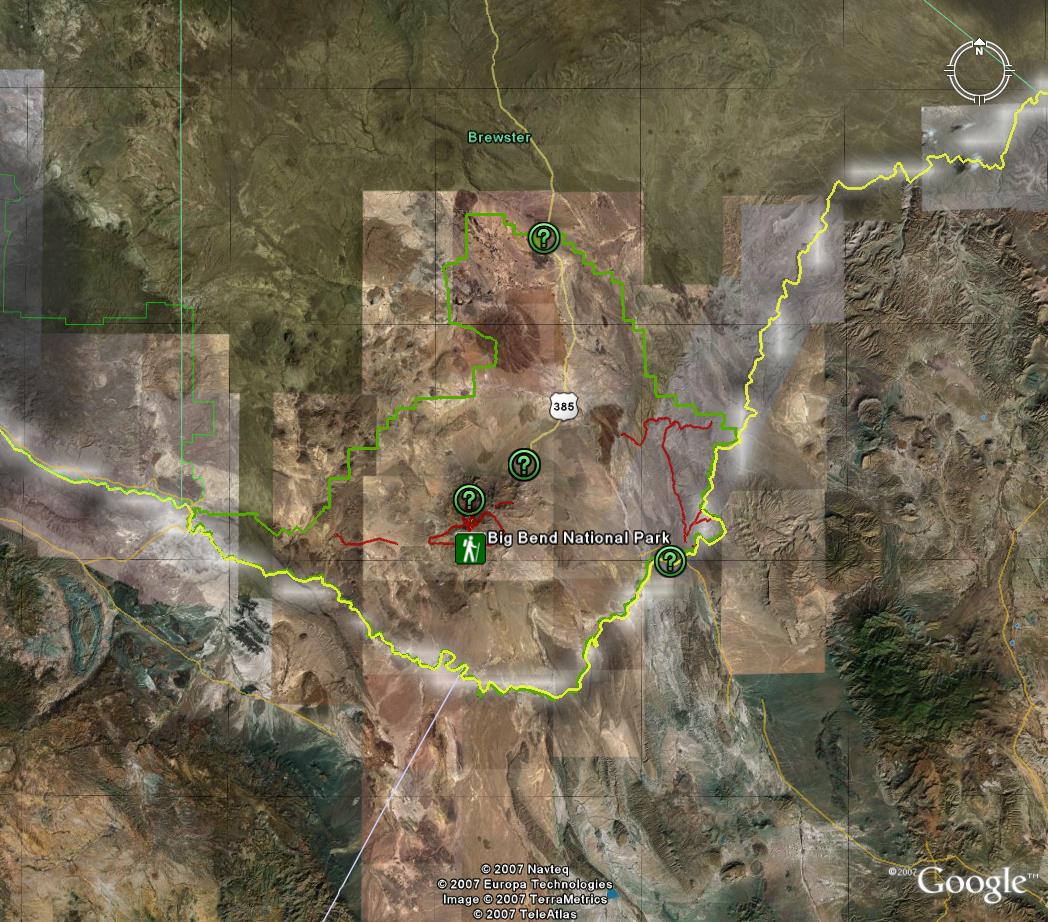Image resolution: width=1048 pixels, height=922 pixels.
Task: Click the compass north indicator
Action: [980, 45]
